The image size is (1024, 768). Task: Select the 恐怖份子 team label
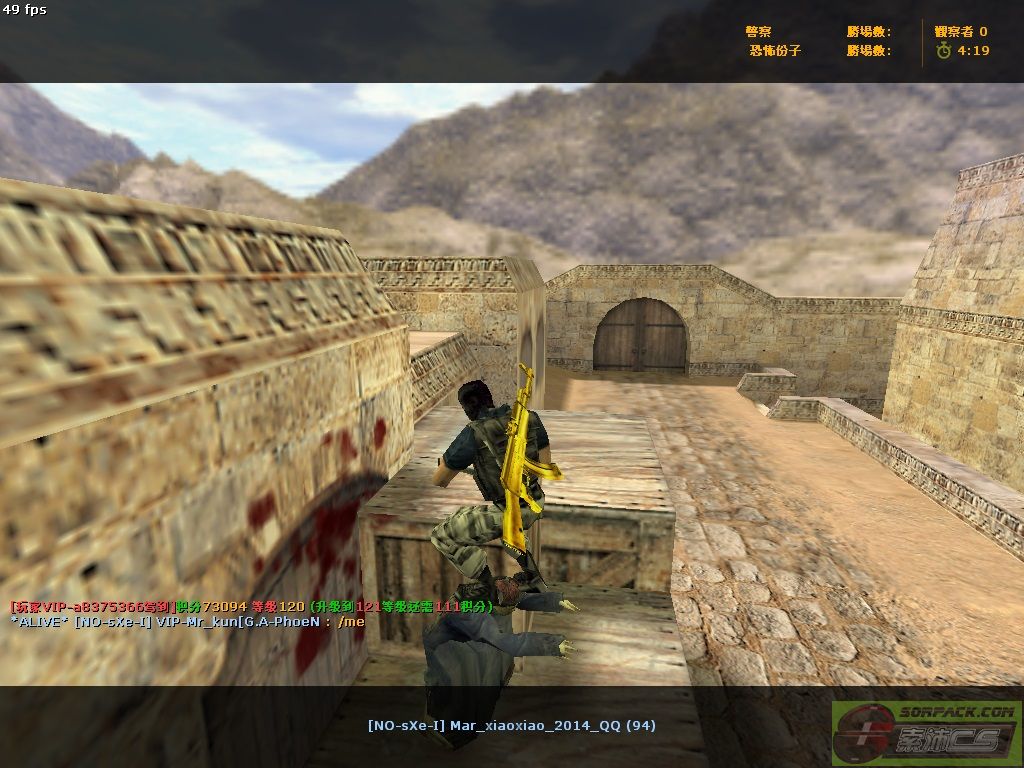[x=775, y=50]
